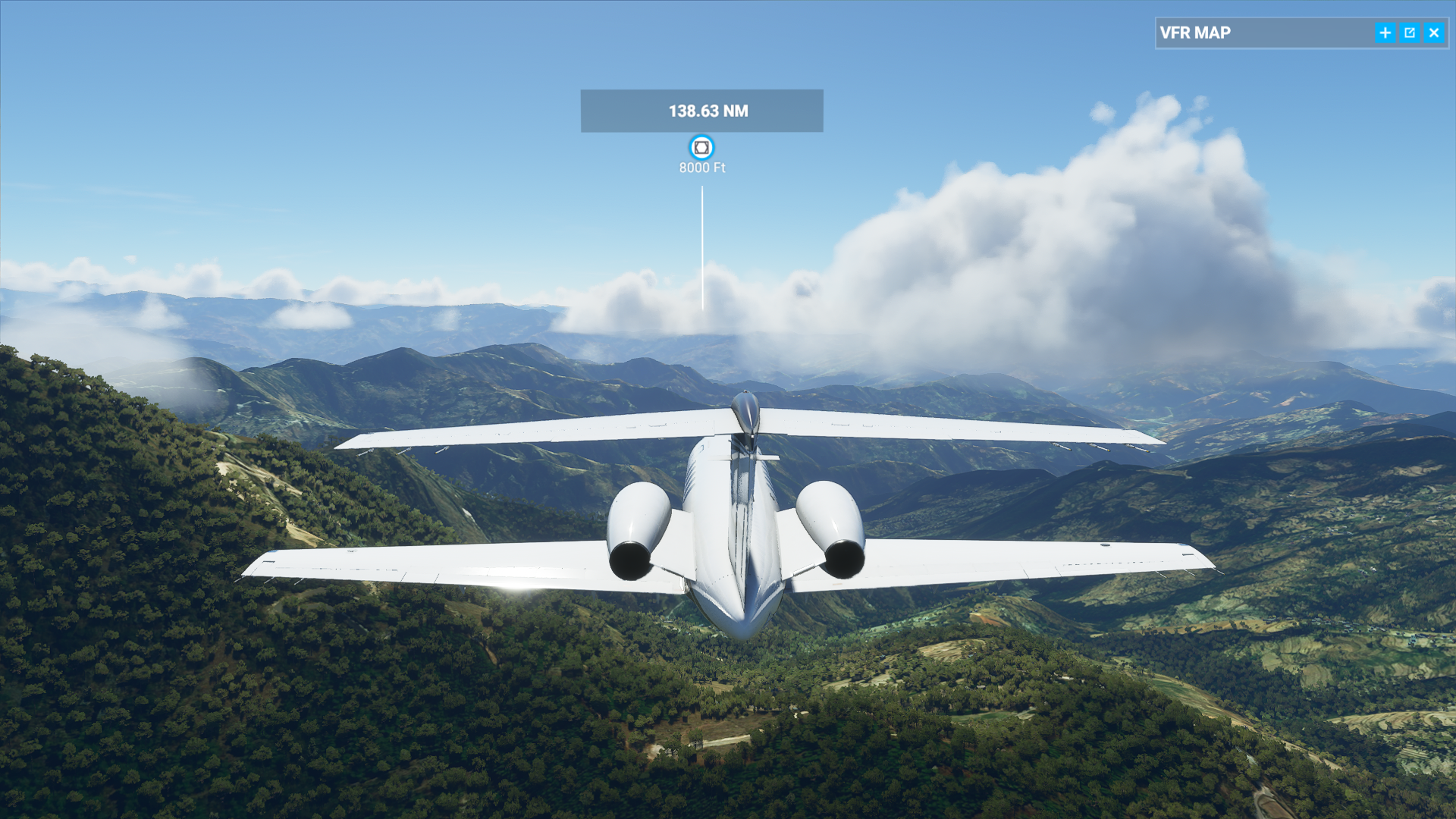
Task: Select the 8000 Ft waypoint marker
Action: tap(701, 147)
